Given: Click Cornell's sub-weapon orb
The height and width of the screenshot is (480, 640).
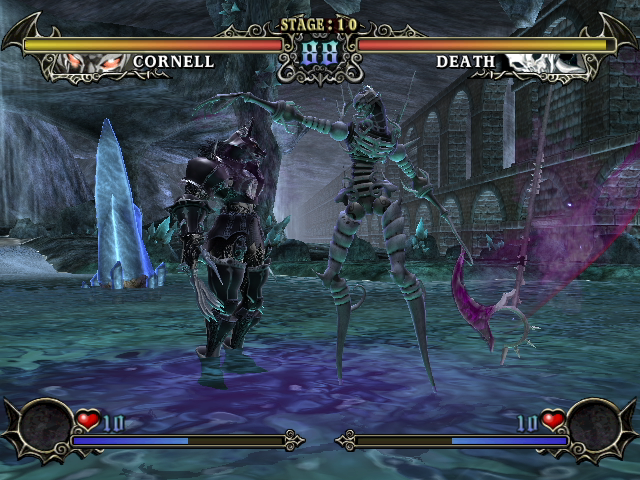Looking at the screenshot, I should [44, 424].
